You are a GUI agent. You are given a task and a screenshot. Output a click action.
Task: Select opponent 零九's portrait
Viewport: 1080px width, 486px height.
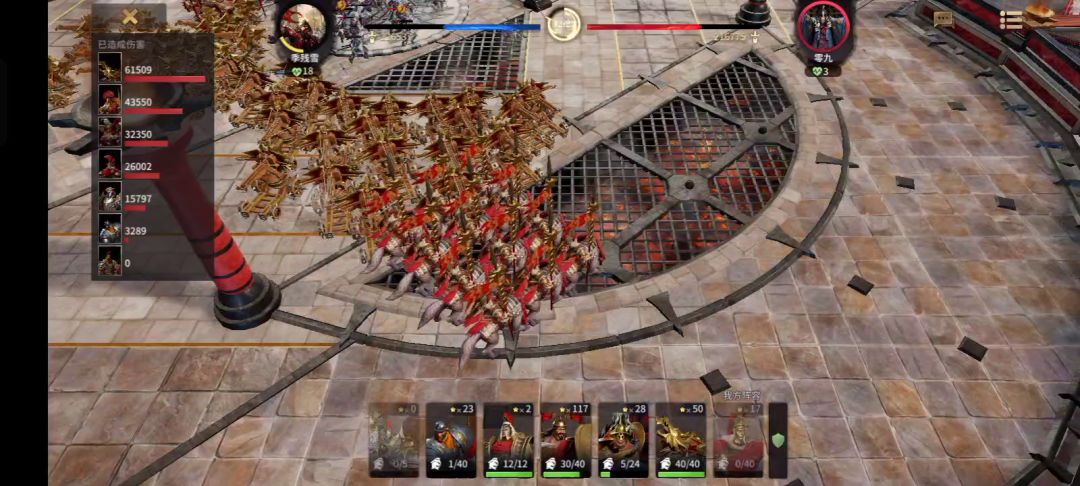click(x=823, y=28)
